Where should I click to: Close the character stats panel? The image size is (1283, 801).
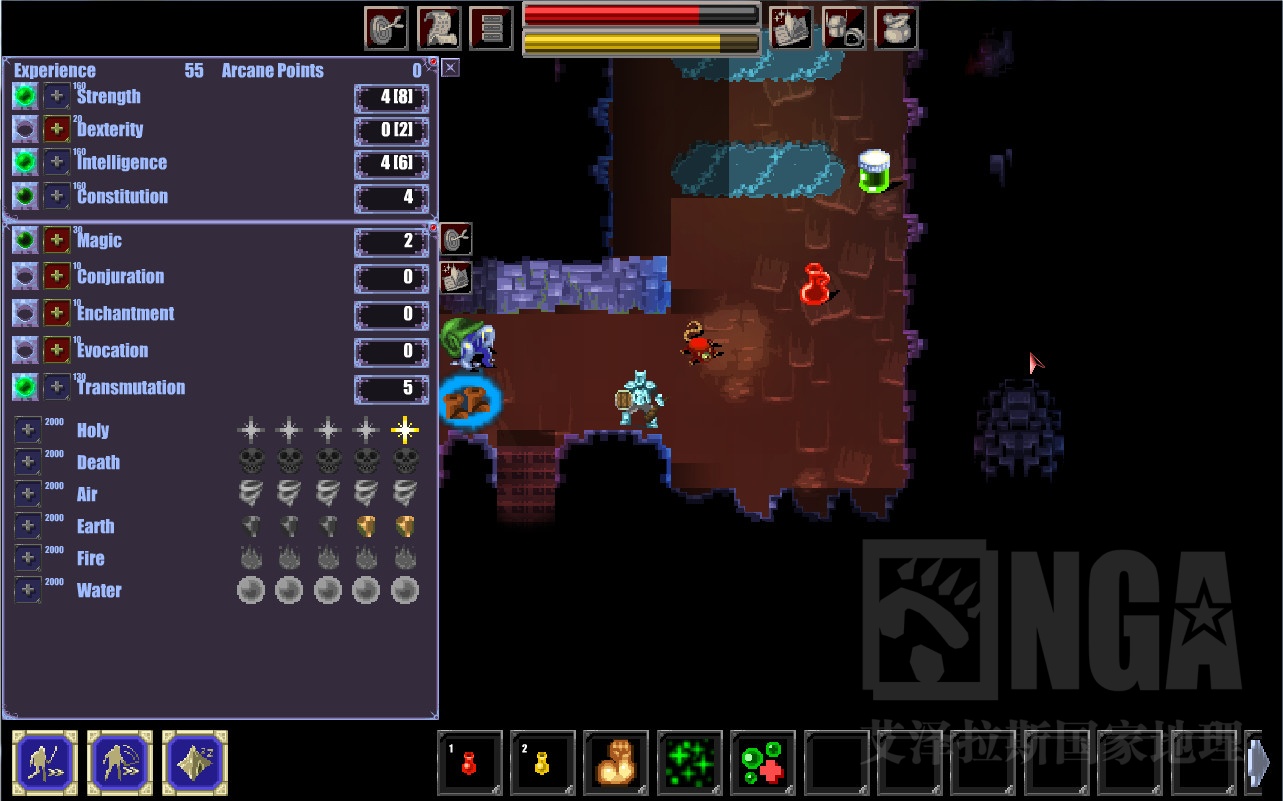(451, 67)
